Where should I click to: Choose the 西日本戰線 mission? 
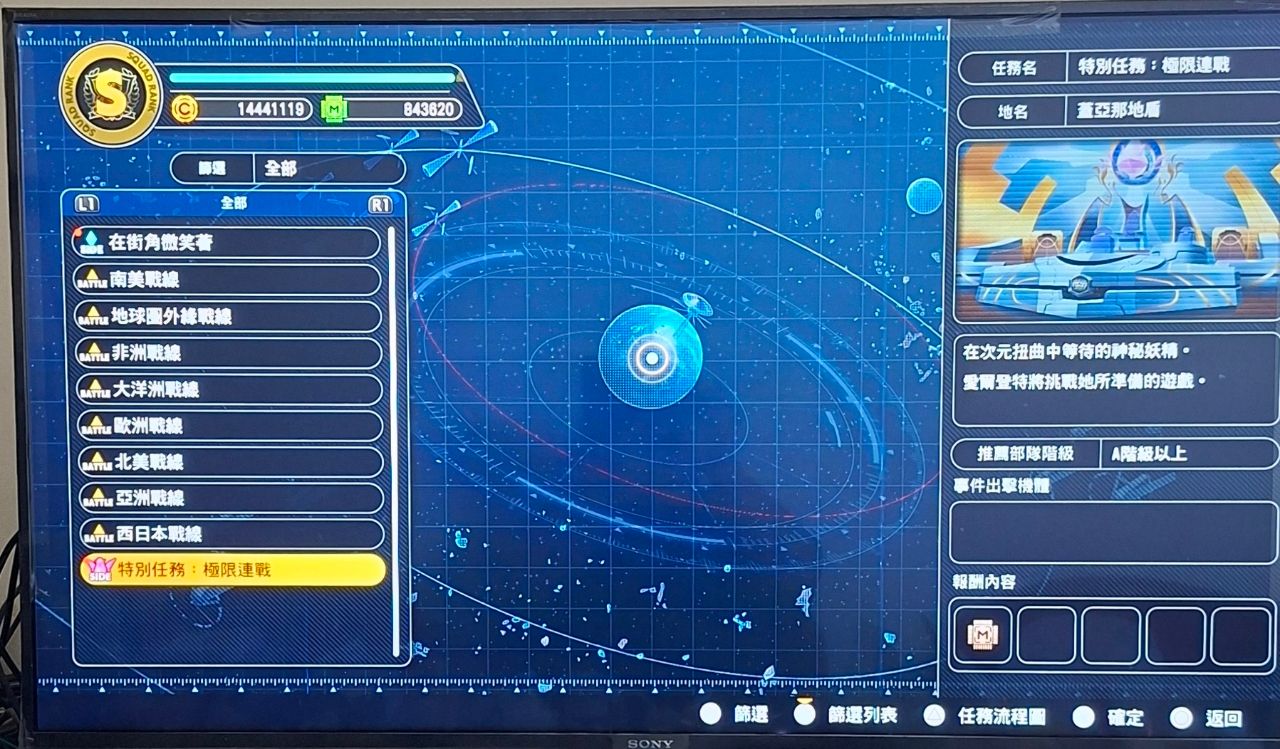[228, 534]
